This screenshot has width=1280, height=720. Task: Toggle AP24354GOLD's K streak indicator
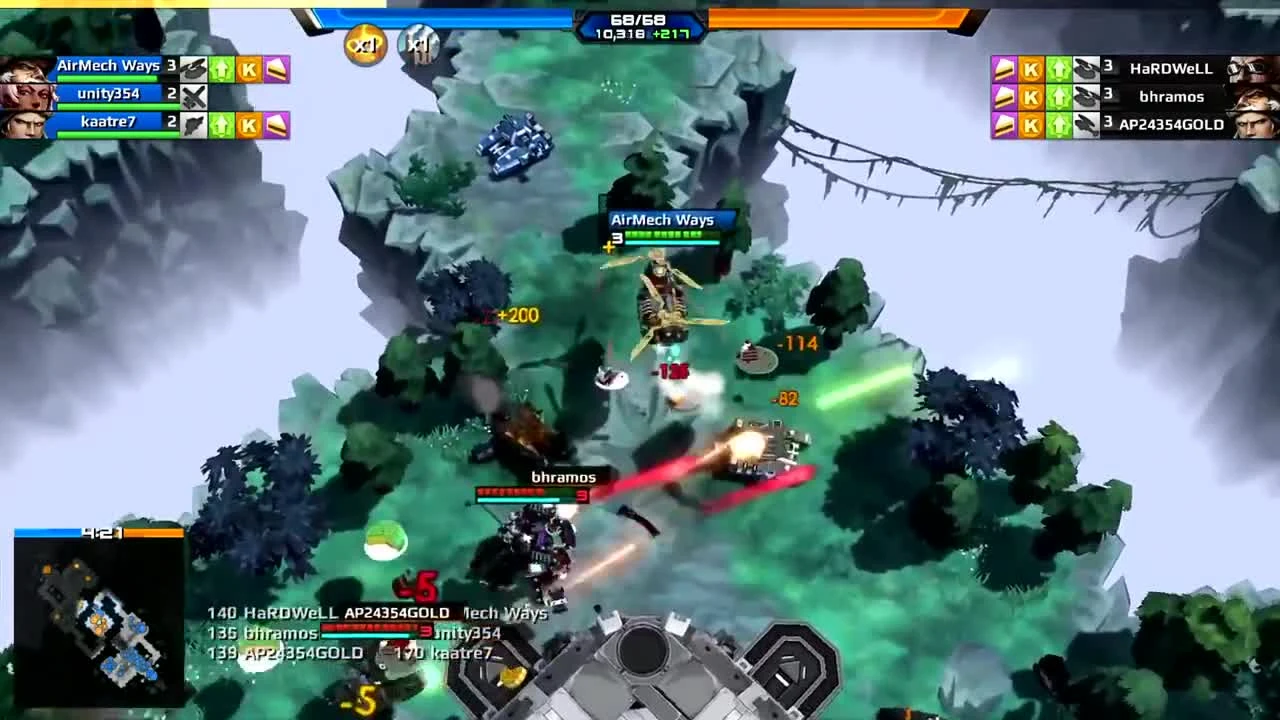pos(1030,125)
